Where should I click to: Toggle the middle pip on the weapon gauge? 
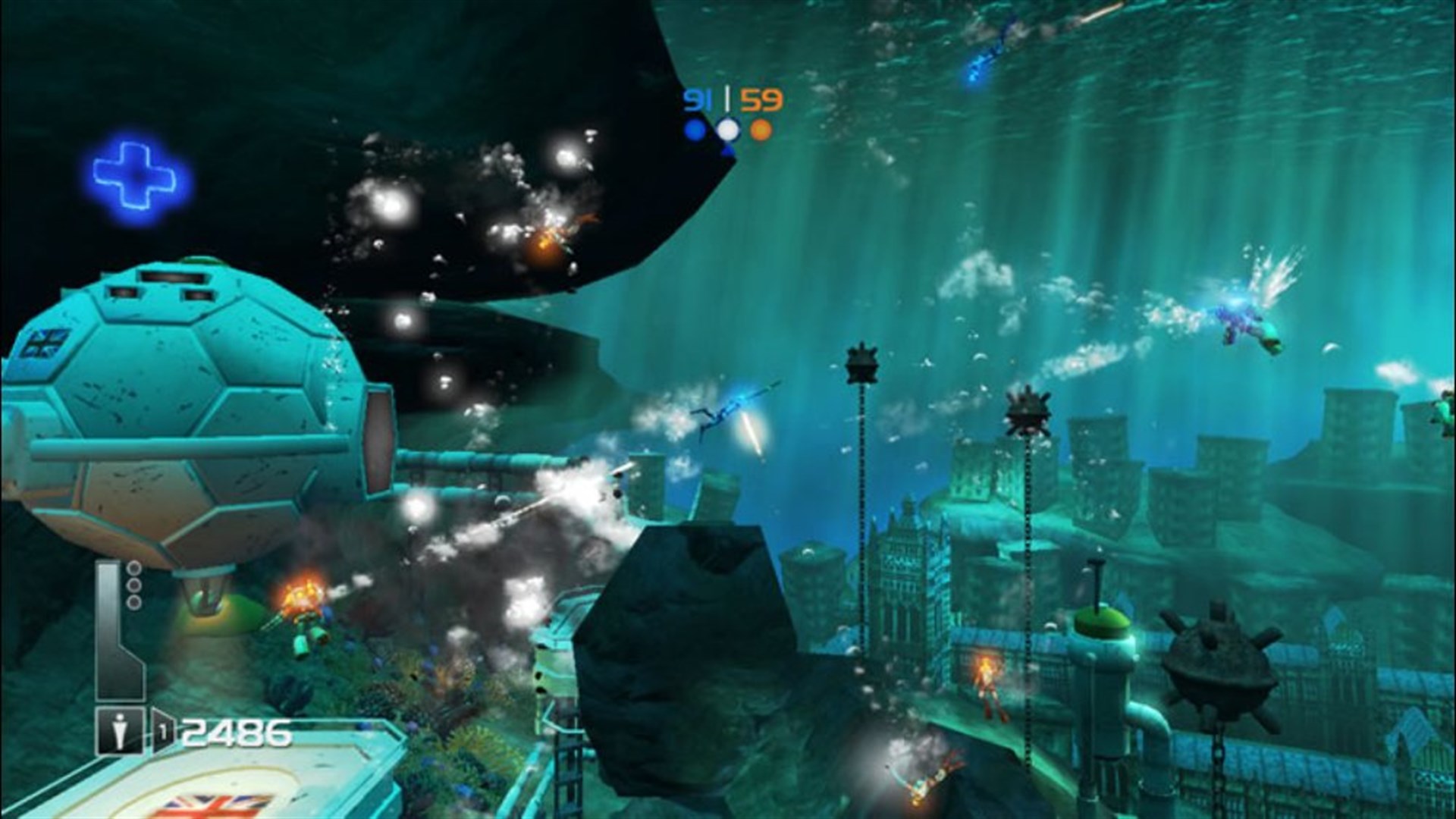(134, 584)
